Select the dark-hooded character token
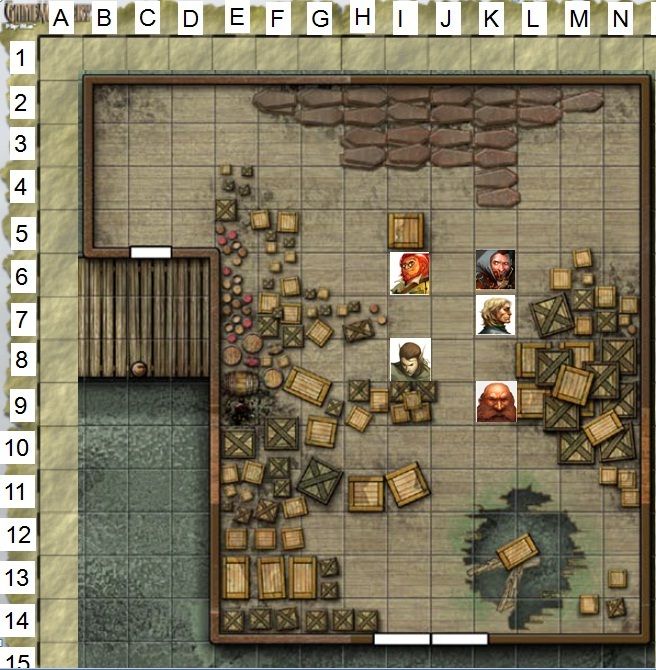This screenshot has height=670, width=656. pyautogui.click(x=495, y=270)
